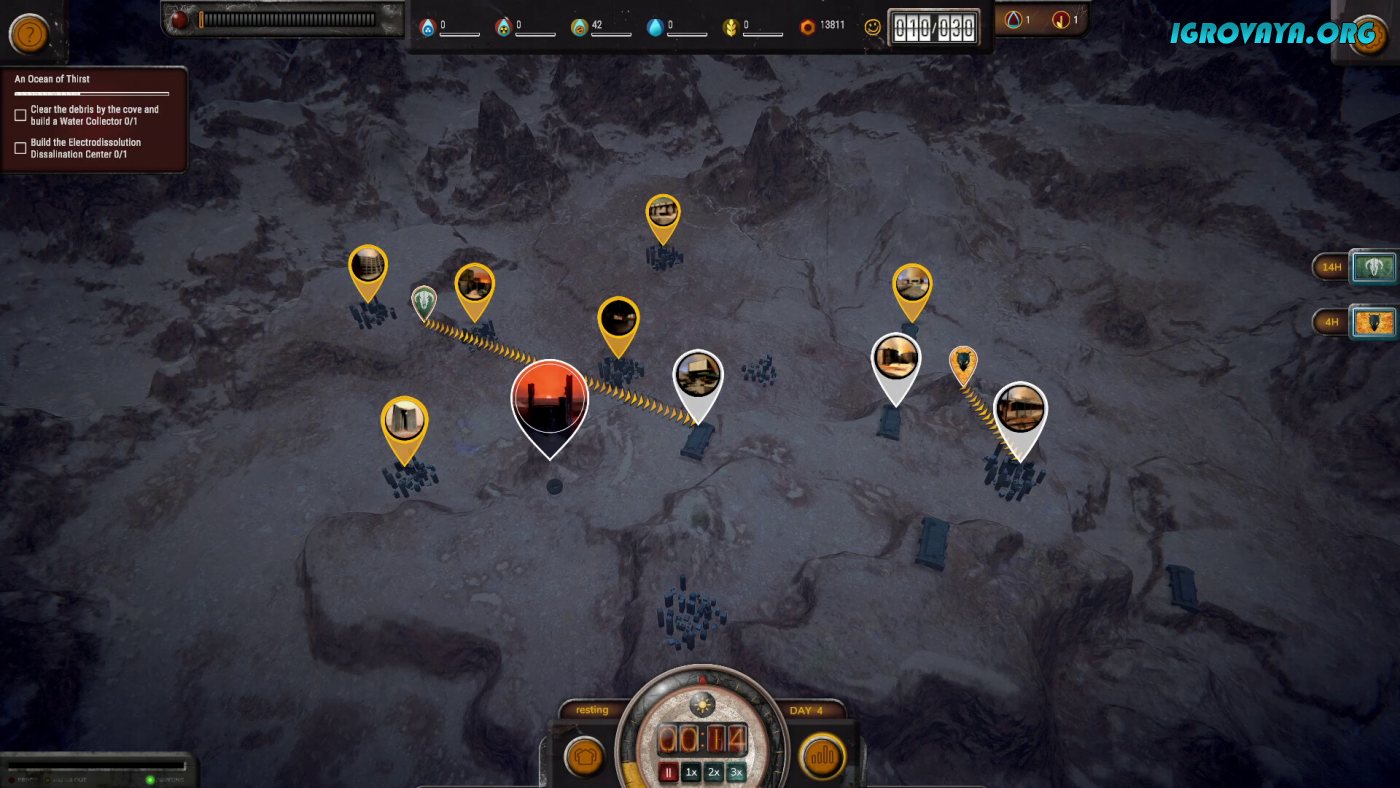The width and height of the screenshot is (1400, 788).
Task: Set game speed to 2x
Action: click(x=714, y=772)
